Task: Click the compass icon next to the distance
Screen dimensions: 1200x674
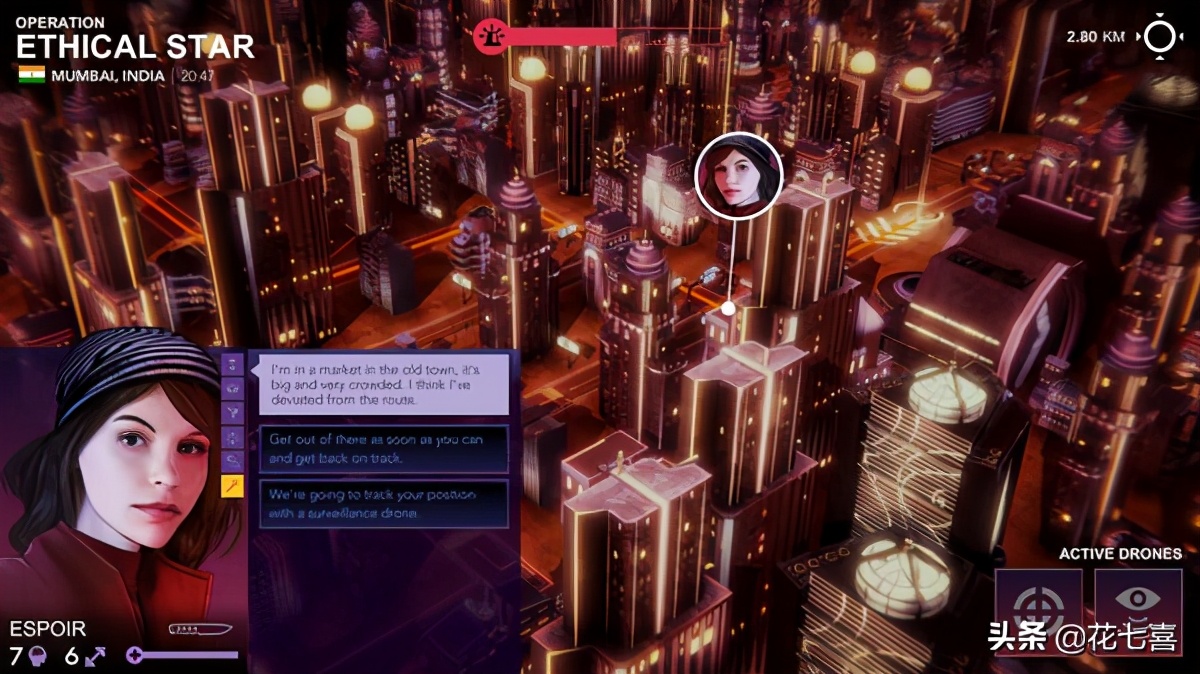Action: [x=1161, y=37]
